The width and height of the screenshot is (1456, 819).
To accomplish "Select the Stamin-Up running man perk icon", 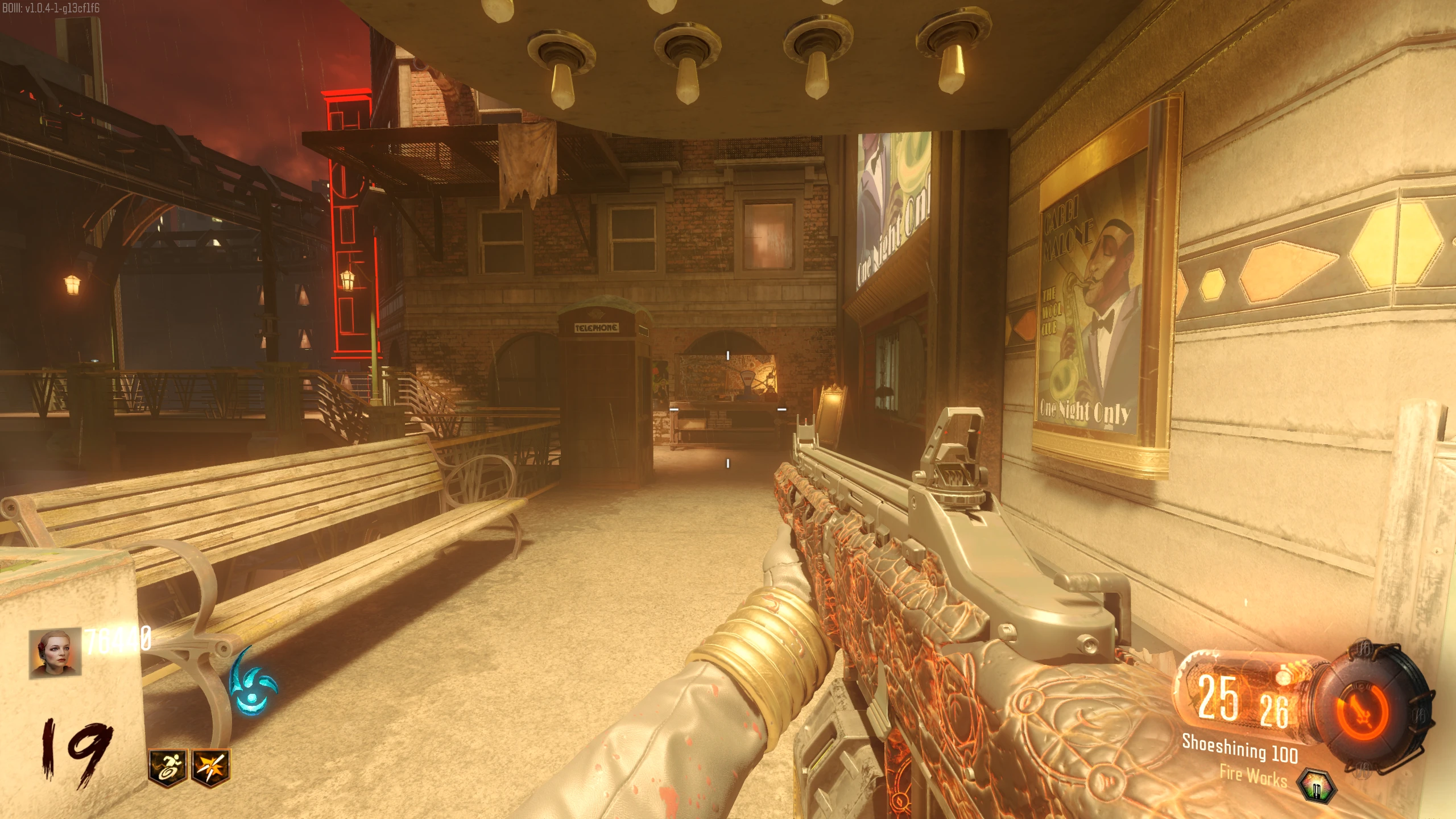I will [x=167, y=766].
